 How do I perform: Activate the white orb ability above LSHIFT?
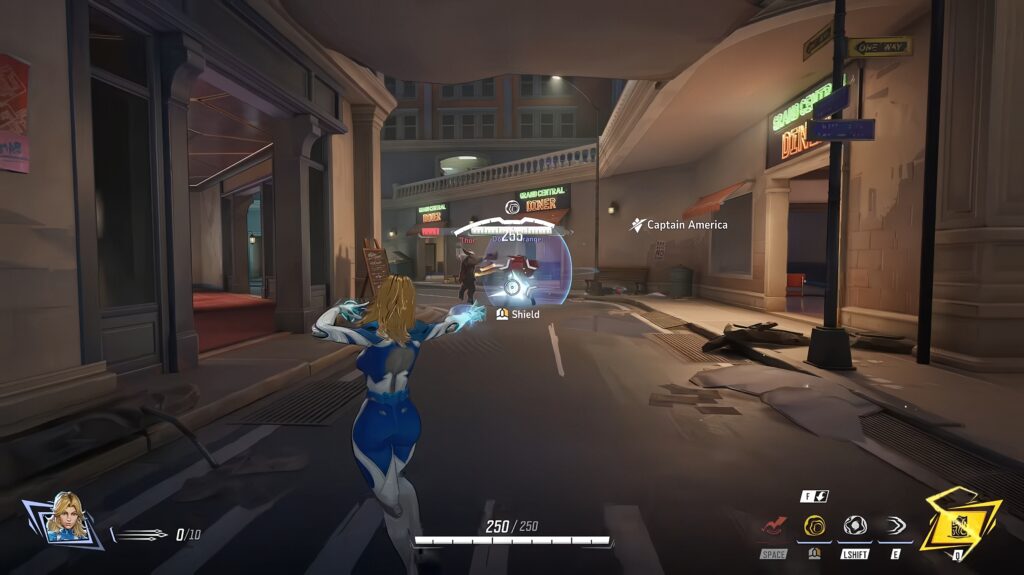point(853,526)
